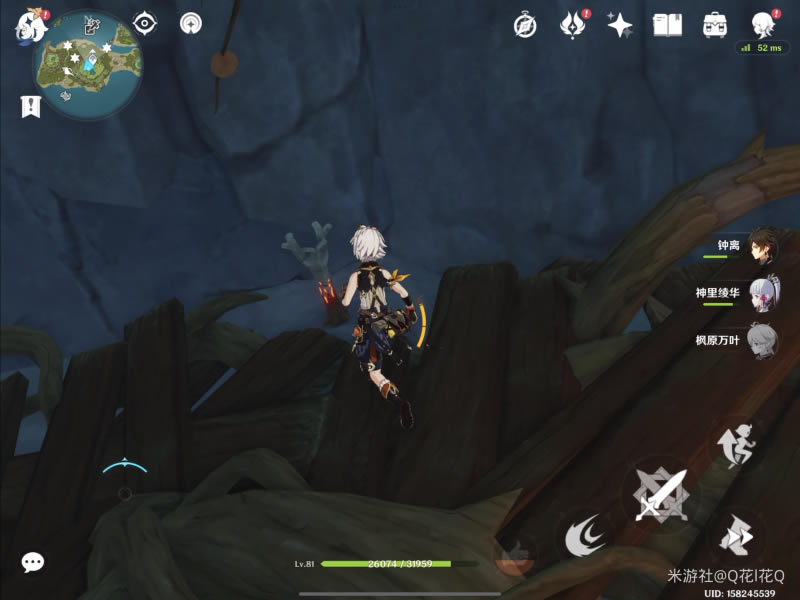Show the four-point star events icon
The height and width of the screenshot is (600, 800).
coord(619,25)
